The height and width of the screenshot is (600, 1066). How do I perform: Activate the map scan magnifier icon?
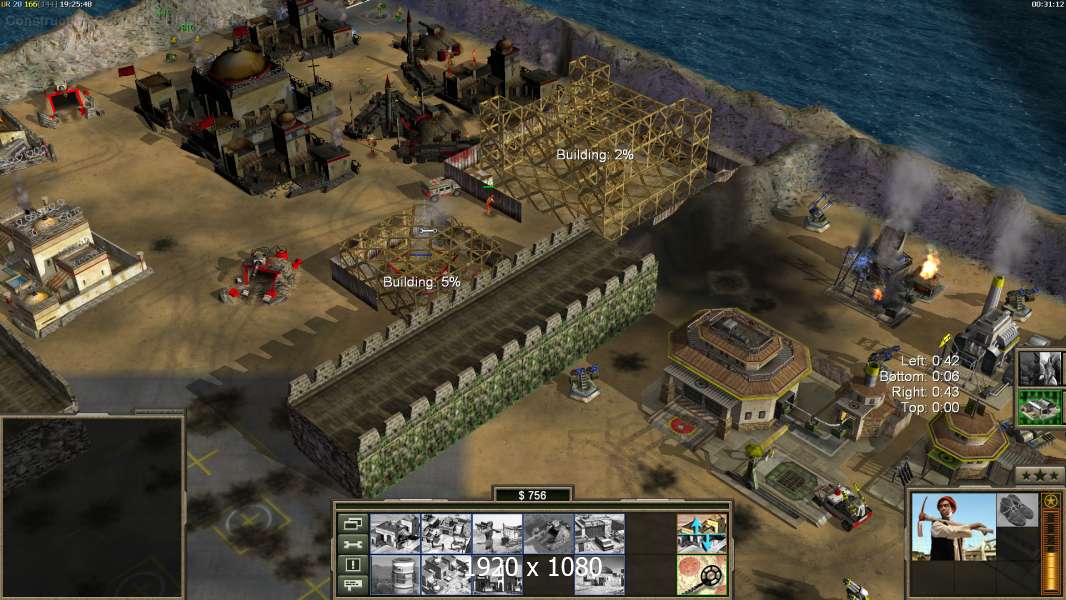701,574
